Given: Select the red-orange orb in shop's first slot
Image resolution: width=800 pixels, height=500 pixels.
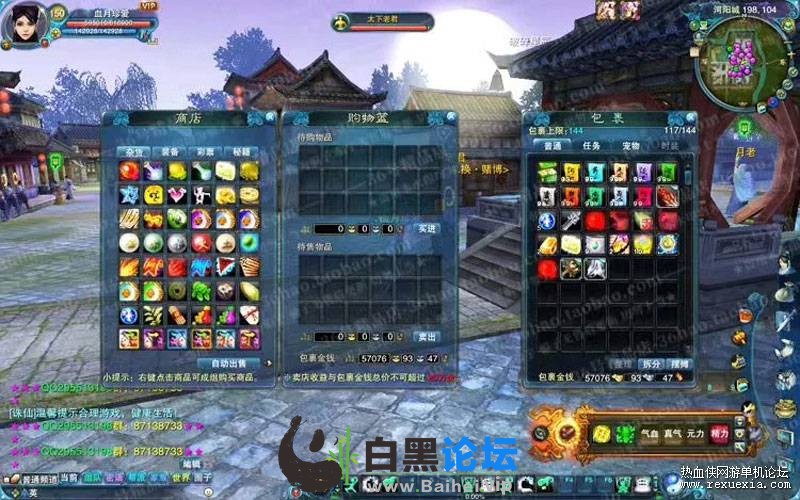Looking at the screenshot, I should point(129,171).
